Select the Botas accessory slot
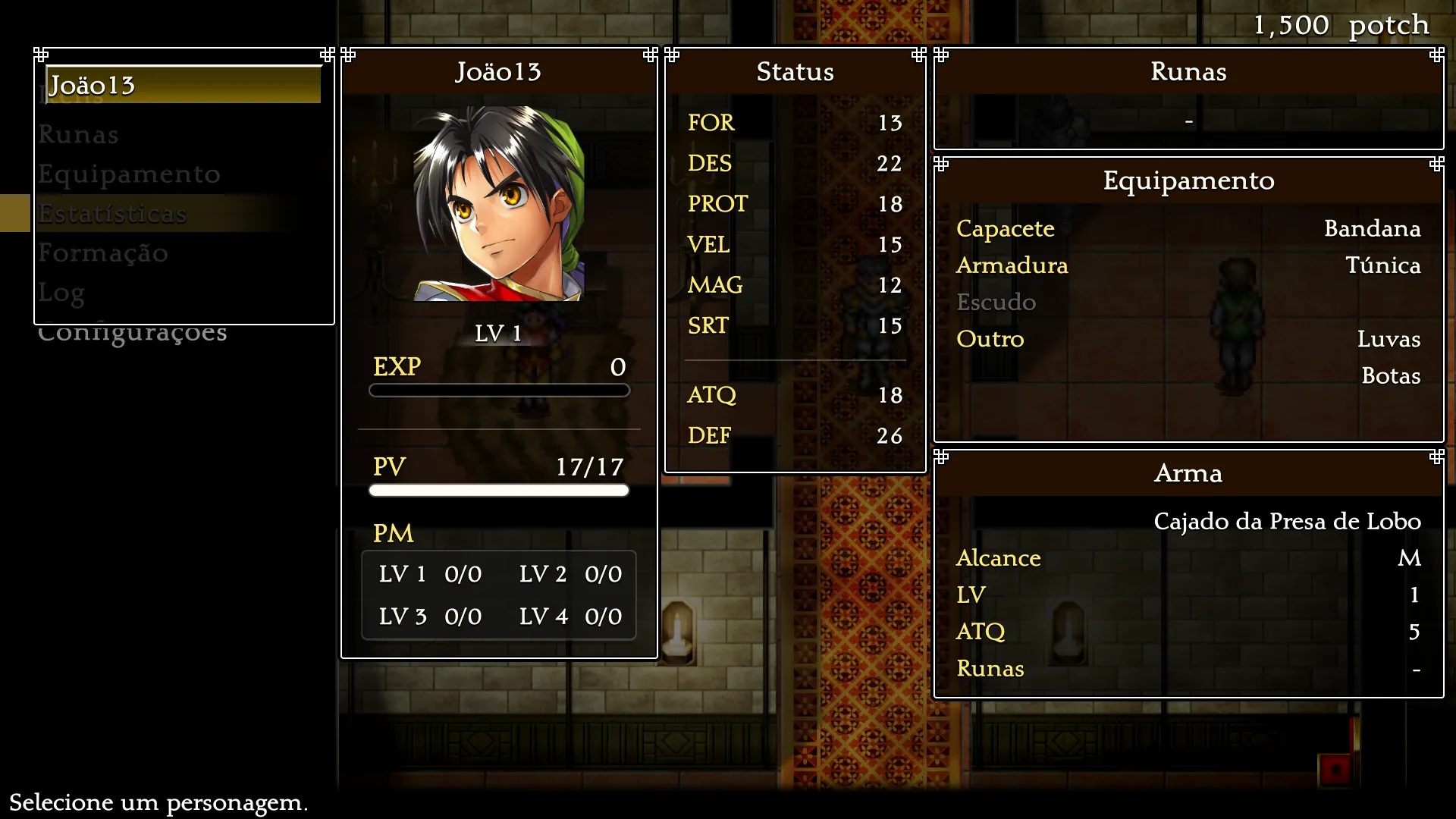 [x=1390, y=376]
